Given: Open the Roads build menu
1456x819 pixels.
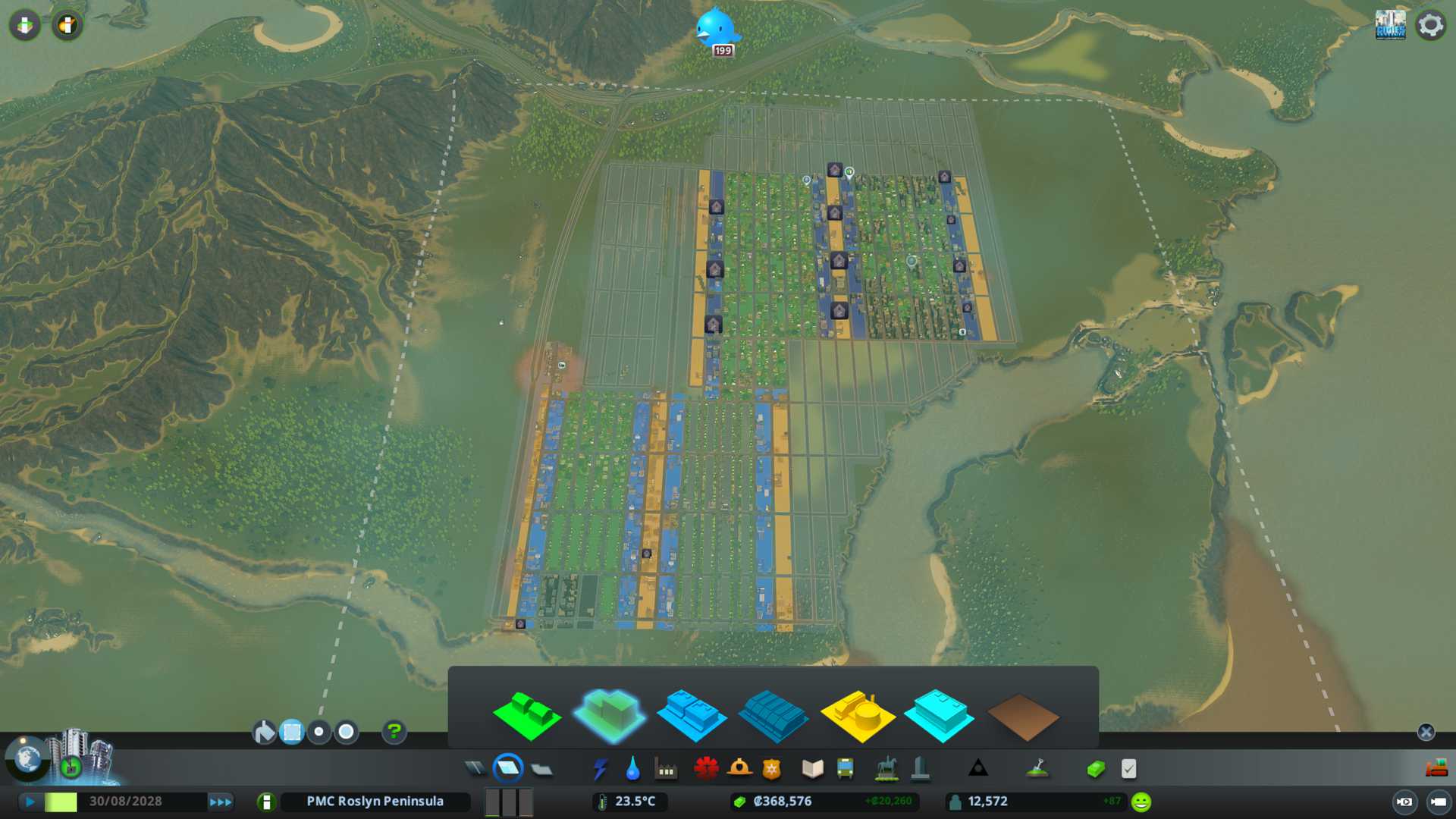Looking at the screenshot, I should click(x=475, y=769).
